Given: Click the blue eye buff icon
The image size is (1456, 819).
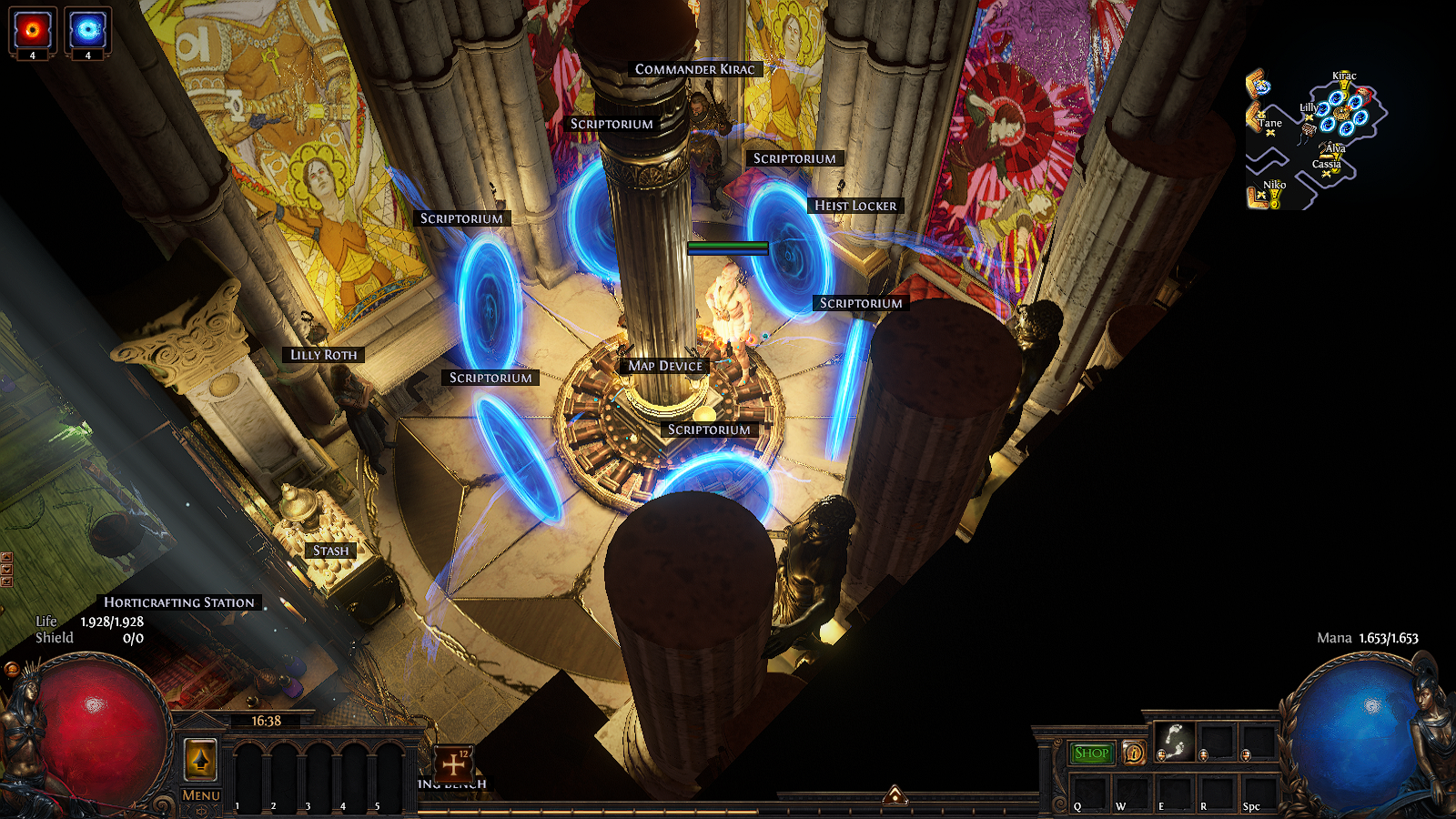Looking at the screenshot, I should (x=87, y=30).
